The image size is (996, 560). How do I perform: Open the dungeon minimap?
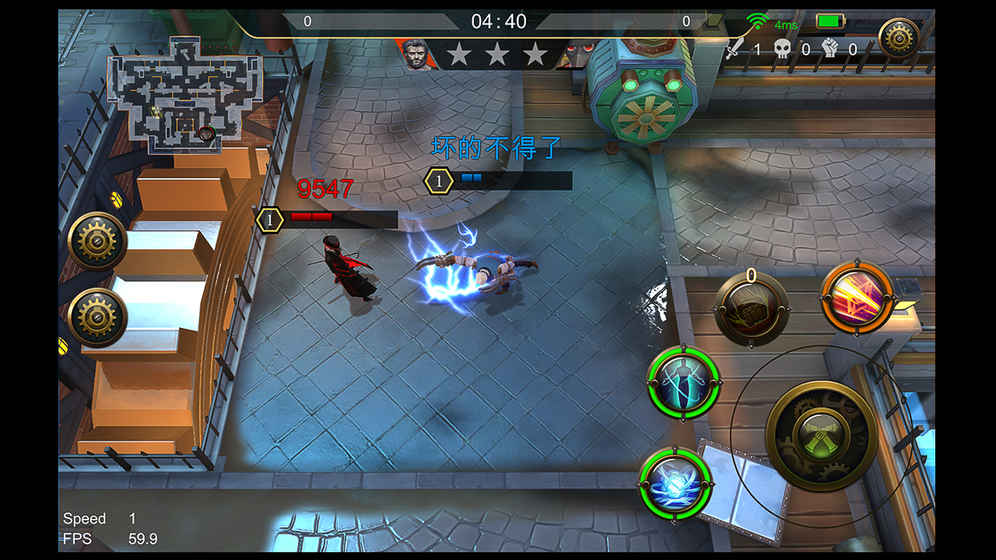pos(183,95)
